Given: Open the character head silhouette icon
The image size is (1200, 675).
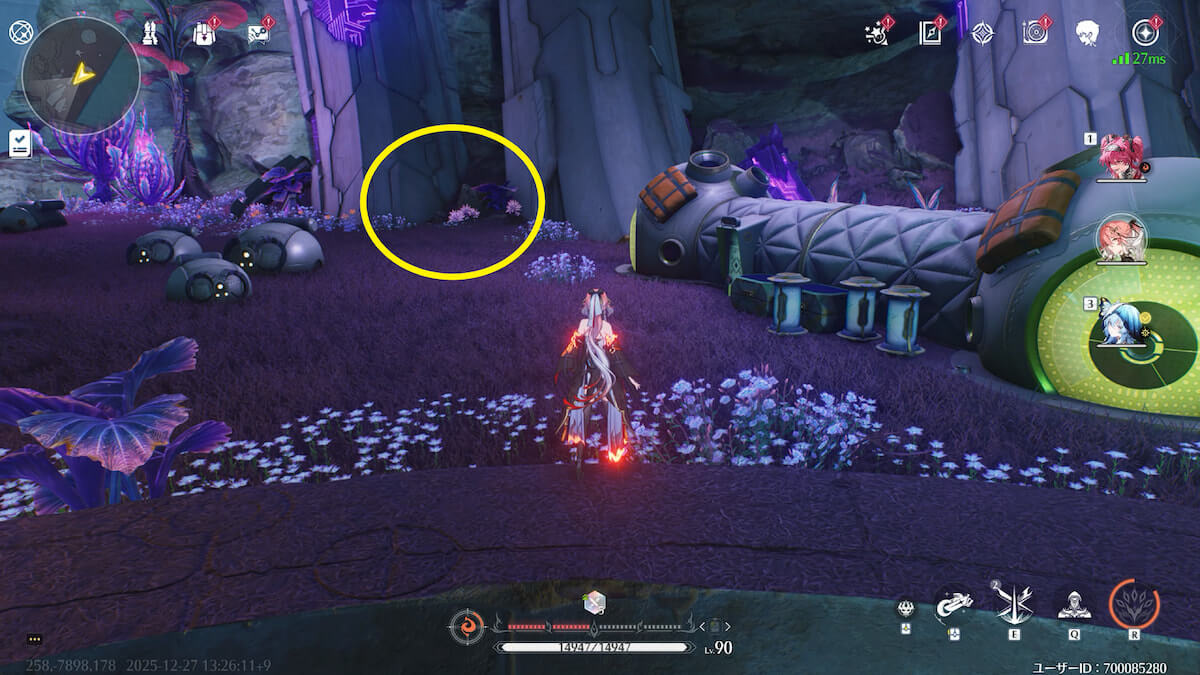Looking at the screenshot, I should click(1088, 33).
